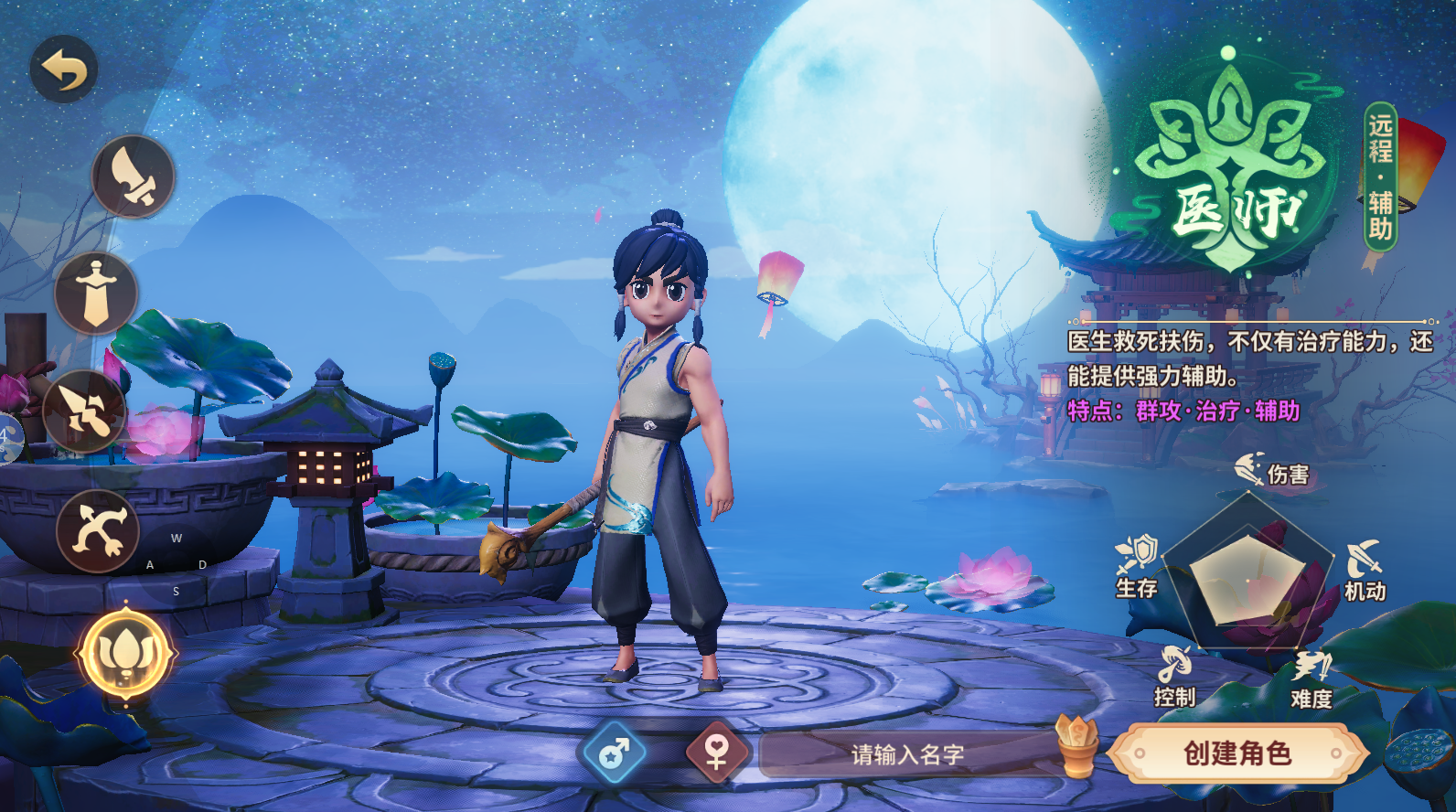Select the bow archer class icon
This screenshot has height=812, width=1456.
pyautogui.click(x=98, y=531)
